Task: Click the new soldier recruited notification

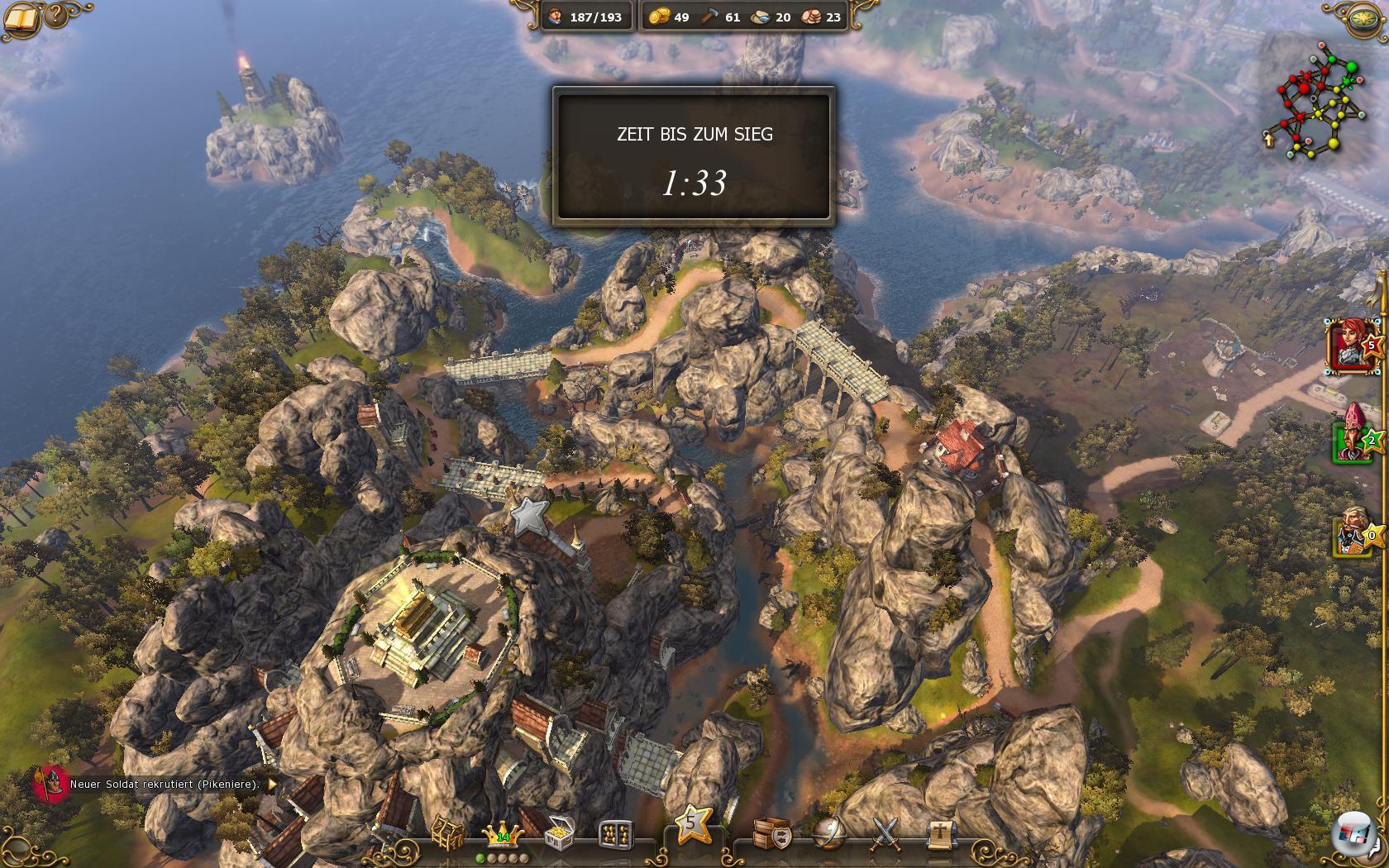Action: click(164, 784)
